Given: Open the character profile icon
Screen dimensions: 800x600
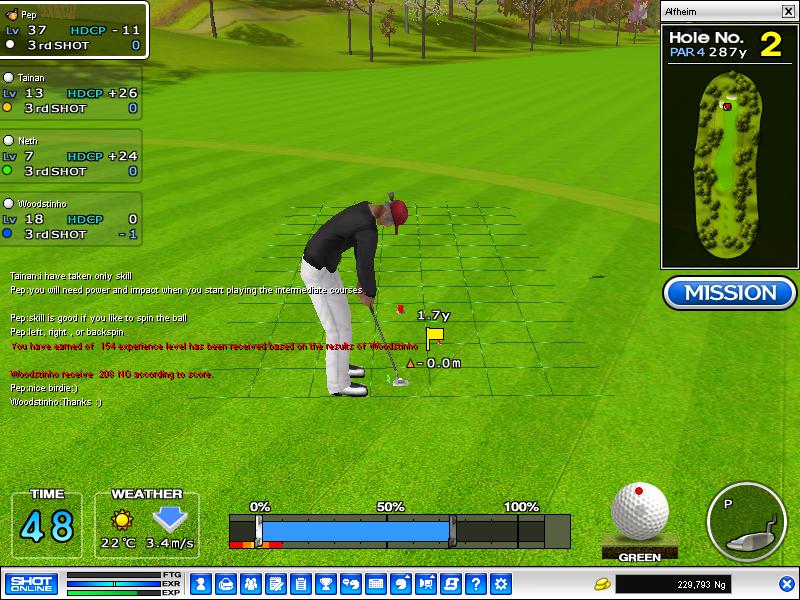Looking at the screenshot, I should click(x=200, y=583).
